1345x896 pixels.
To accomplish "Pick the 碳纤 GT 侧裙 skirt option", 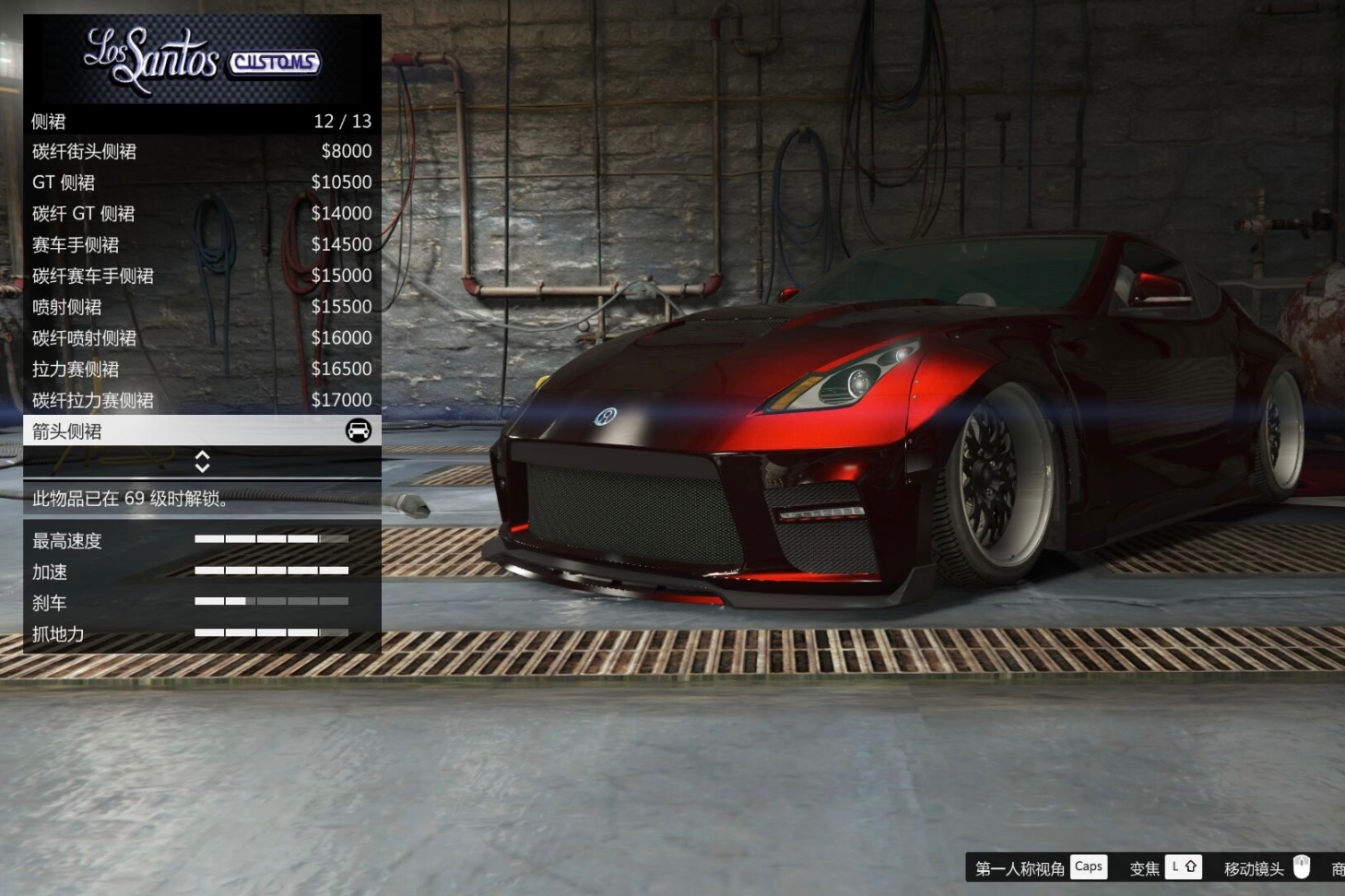I will [x=201, y=214].
